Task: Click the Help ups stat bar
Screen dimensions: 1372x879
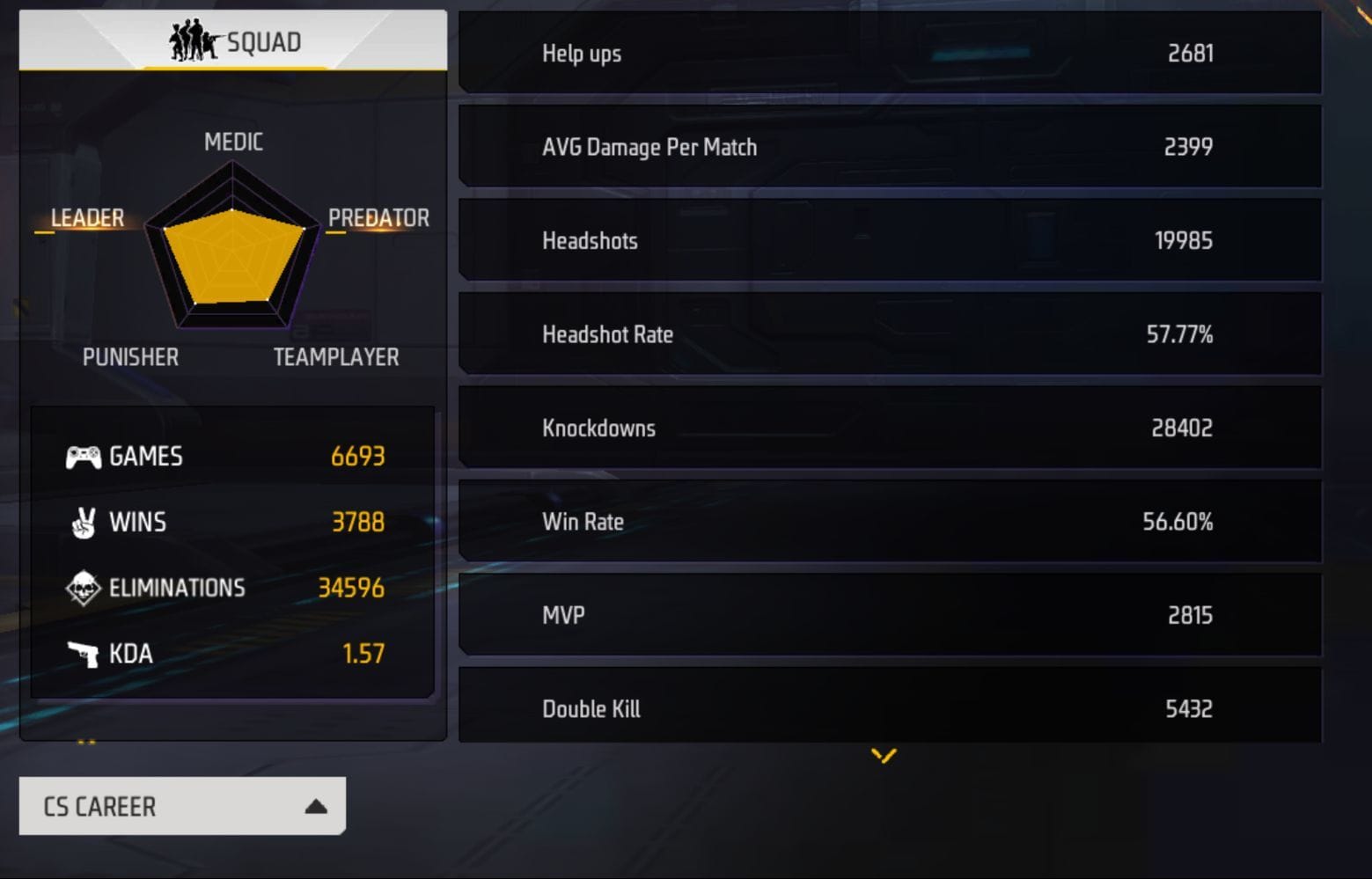Action: 889,53
